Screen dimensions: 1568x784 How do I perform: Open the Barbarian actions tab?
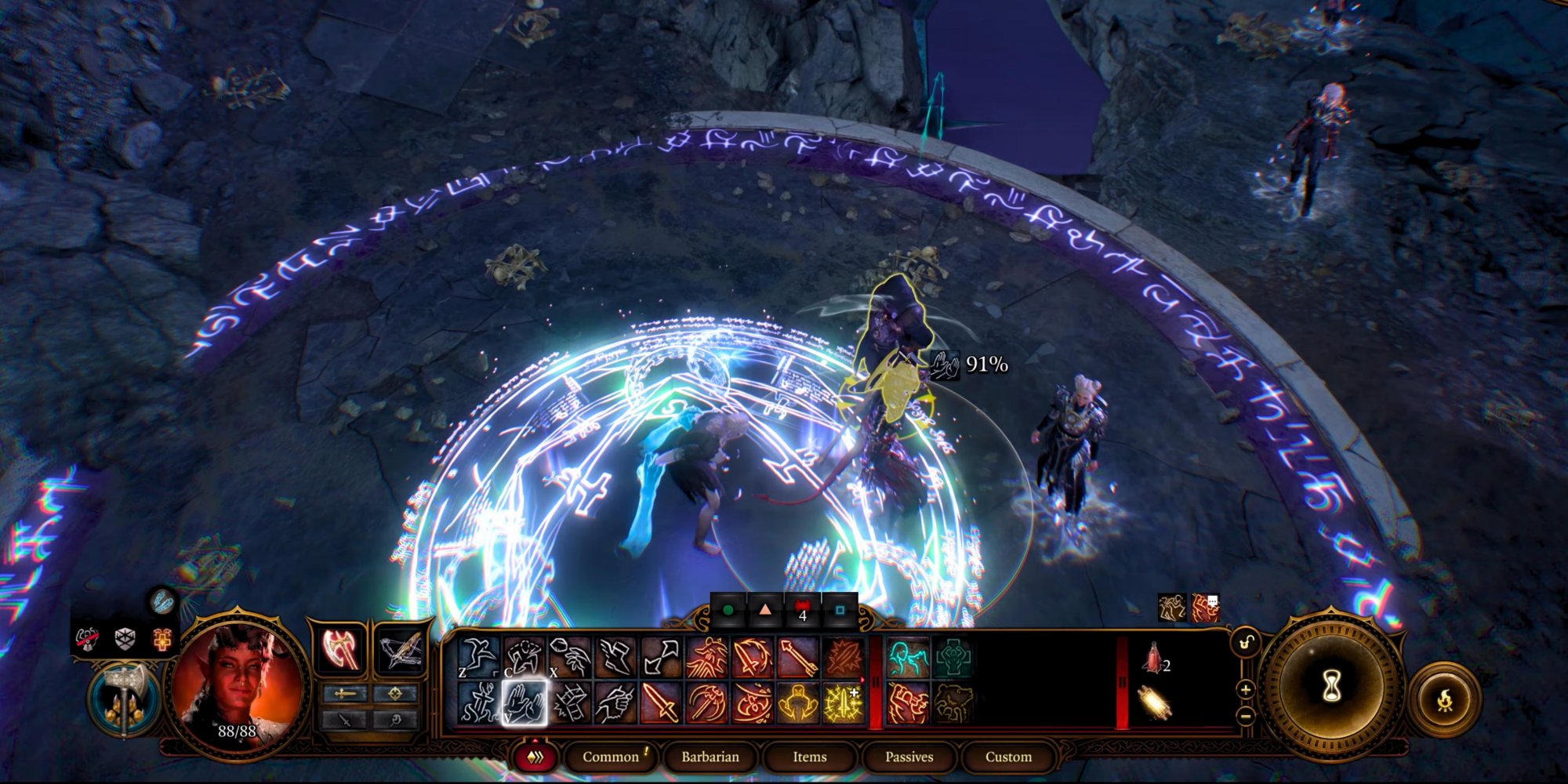click(710, 757)
